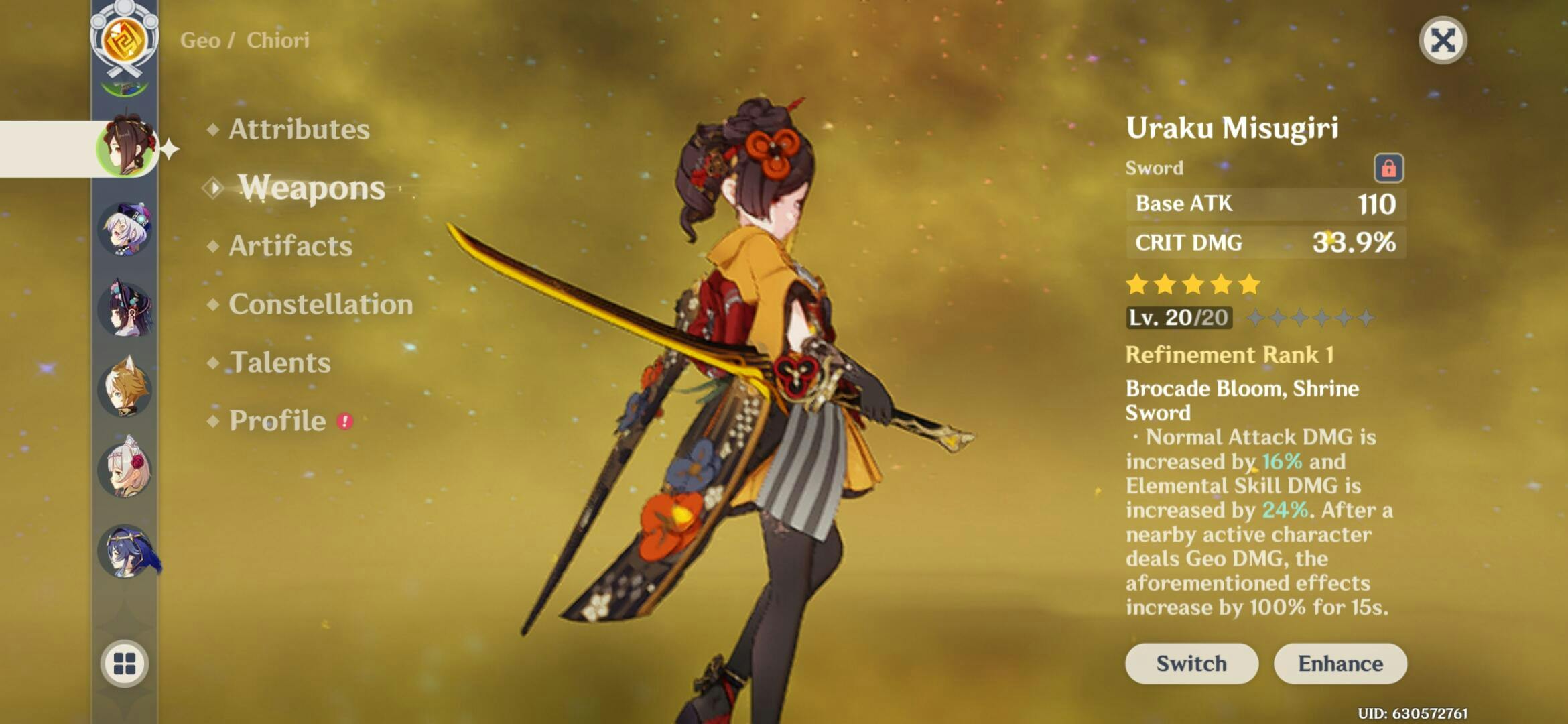Screen dimensions: 1568x724
Task: Pick the blonde fox-eared character portrait
Action: click(x=125, y=389)
